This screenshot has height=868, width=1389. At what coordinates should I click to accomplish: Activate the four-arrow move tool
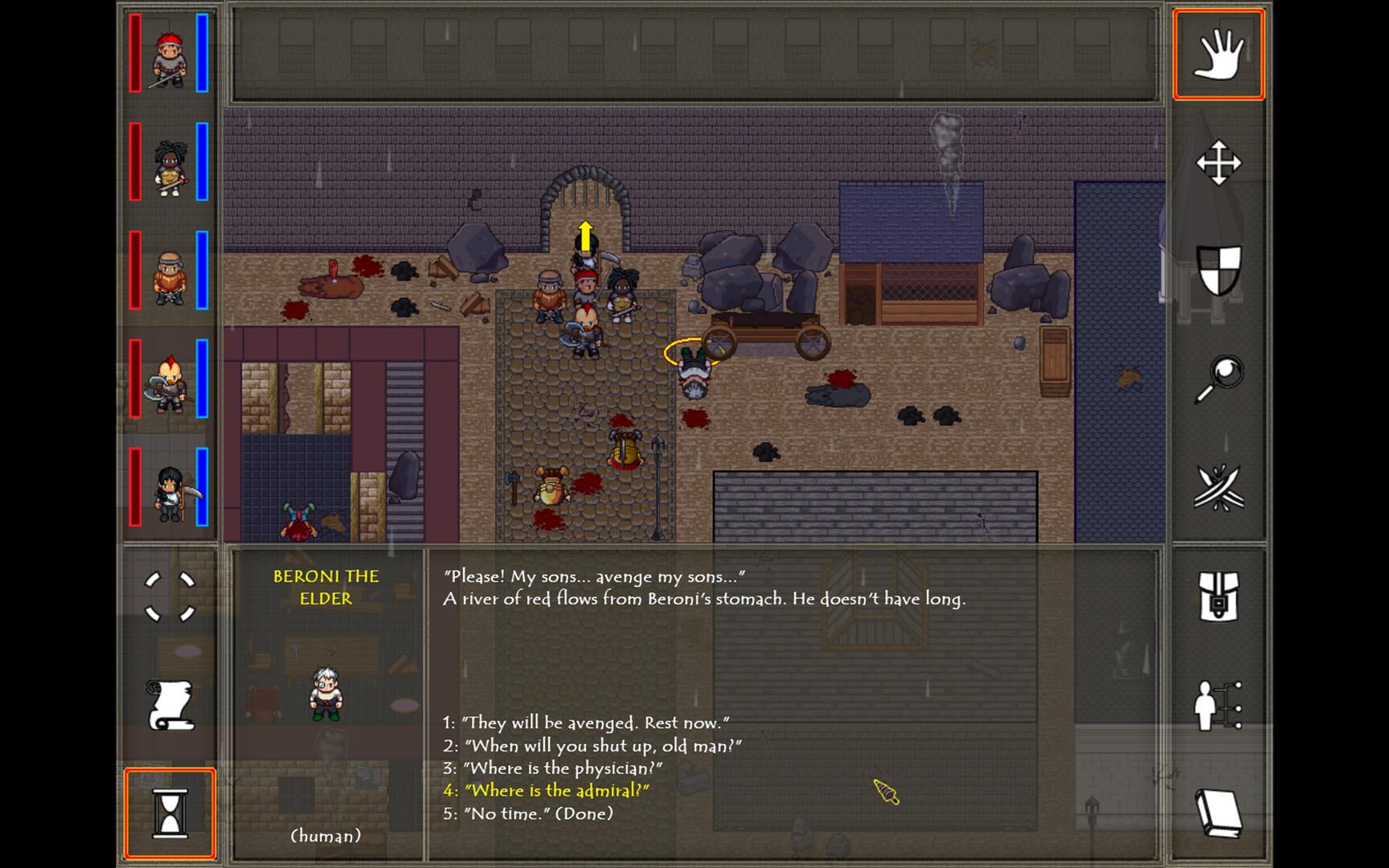pyautogui.click(x=1218, y=163)
